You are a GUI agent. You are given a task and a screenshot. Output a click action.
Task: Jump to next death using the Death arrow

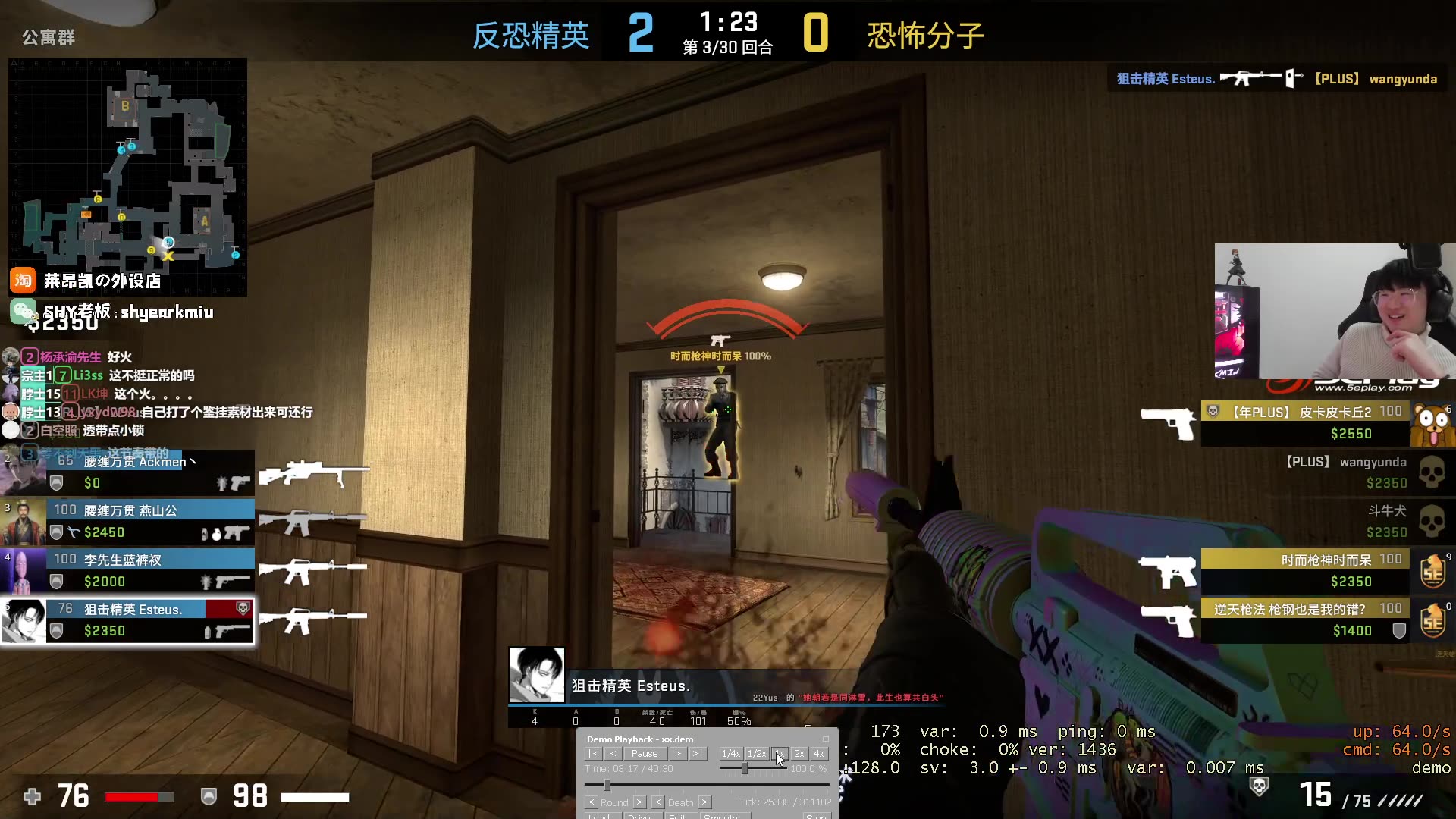pyautogui.click(x=704, y=802)
